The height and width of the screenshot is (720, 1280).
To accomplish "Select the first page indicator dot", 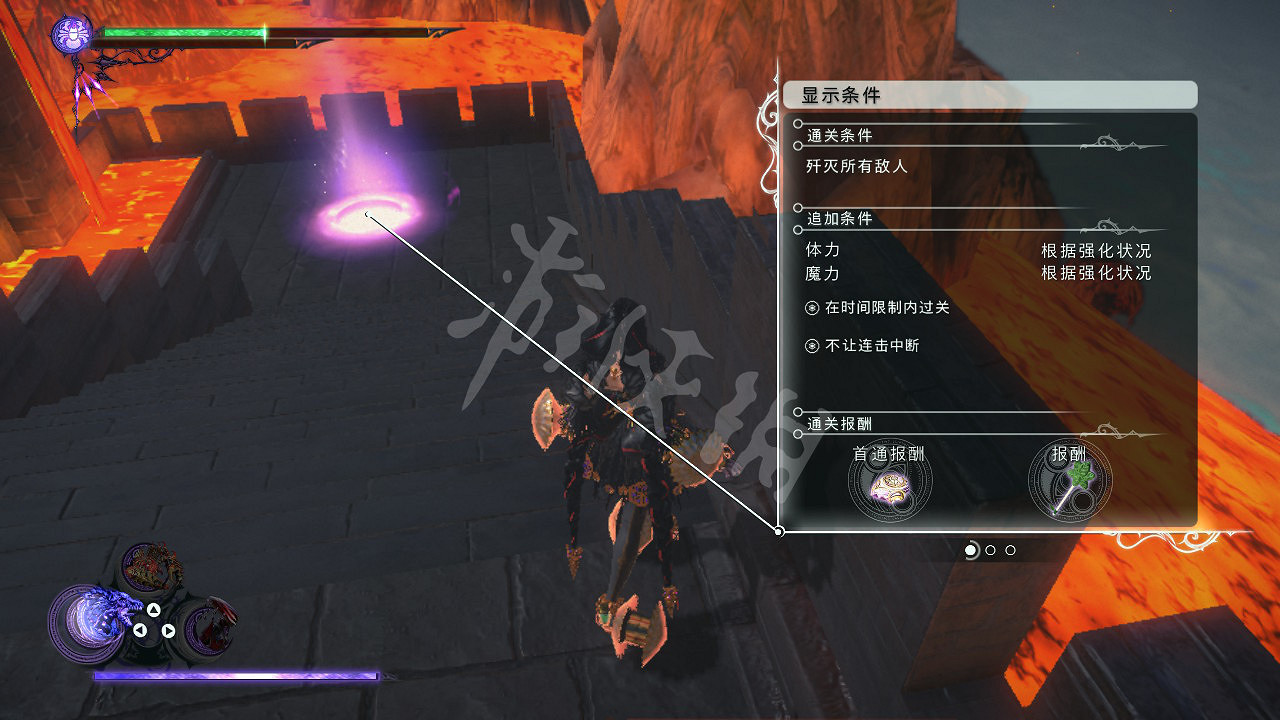I will pyautogui.click(x=971, y=550).
